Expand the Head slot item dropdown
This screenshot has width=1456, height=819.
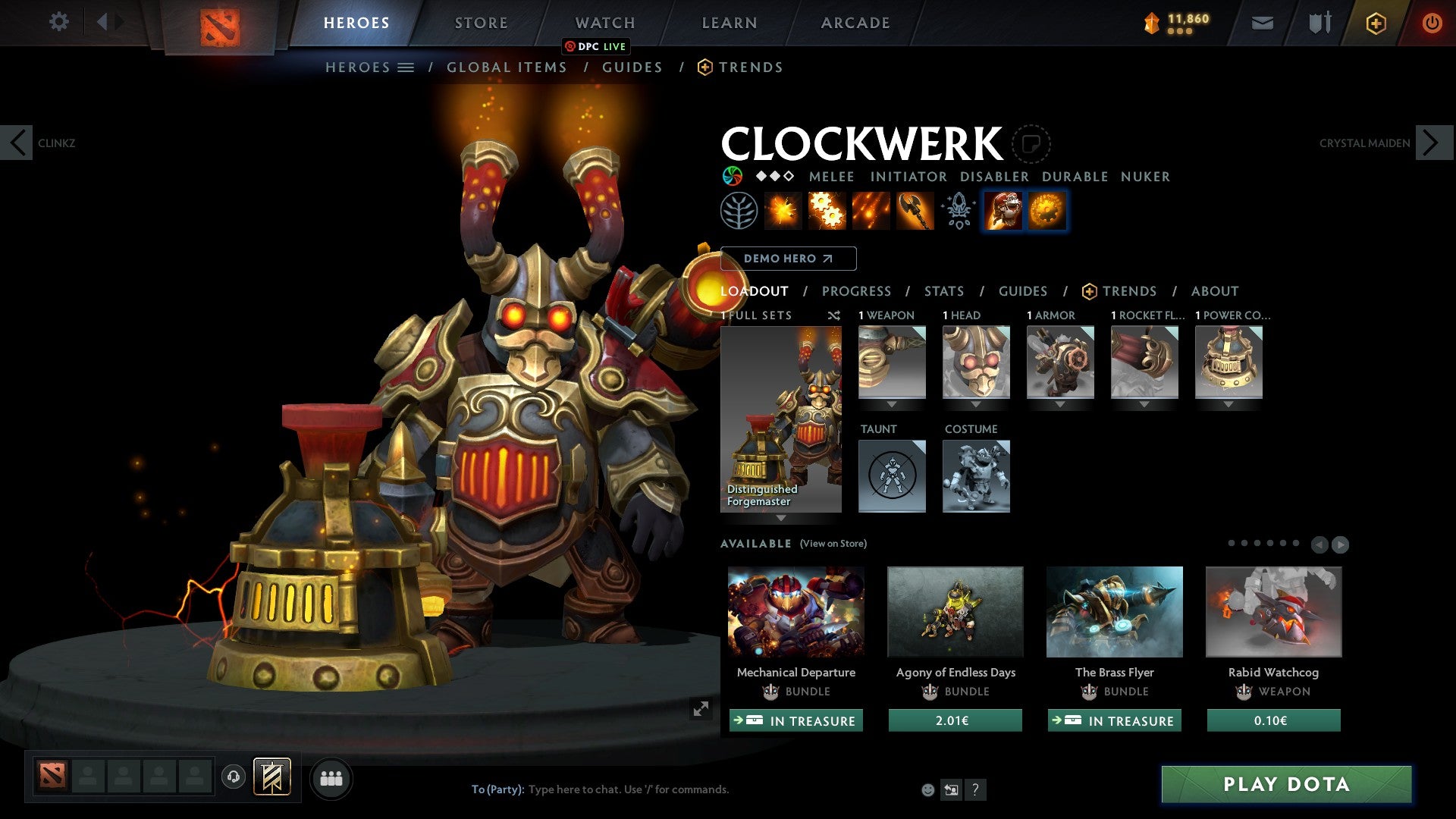[976, 404]
